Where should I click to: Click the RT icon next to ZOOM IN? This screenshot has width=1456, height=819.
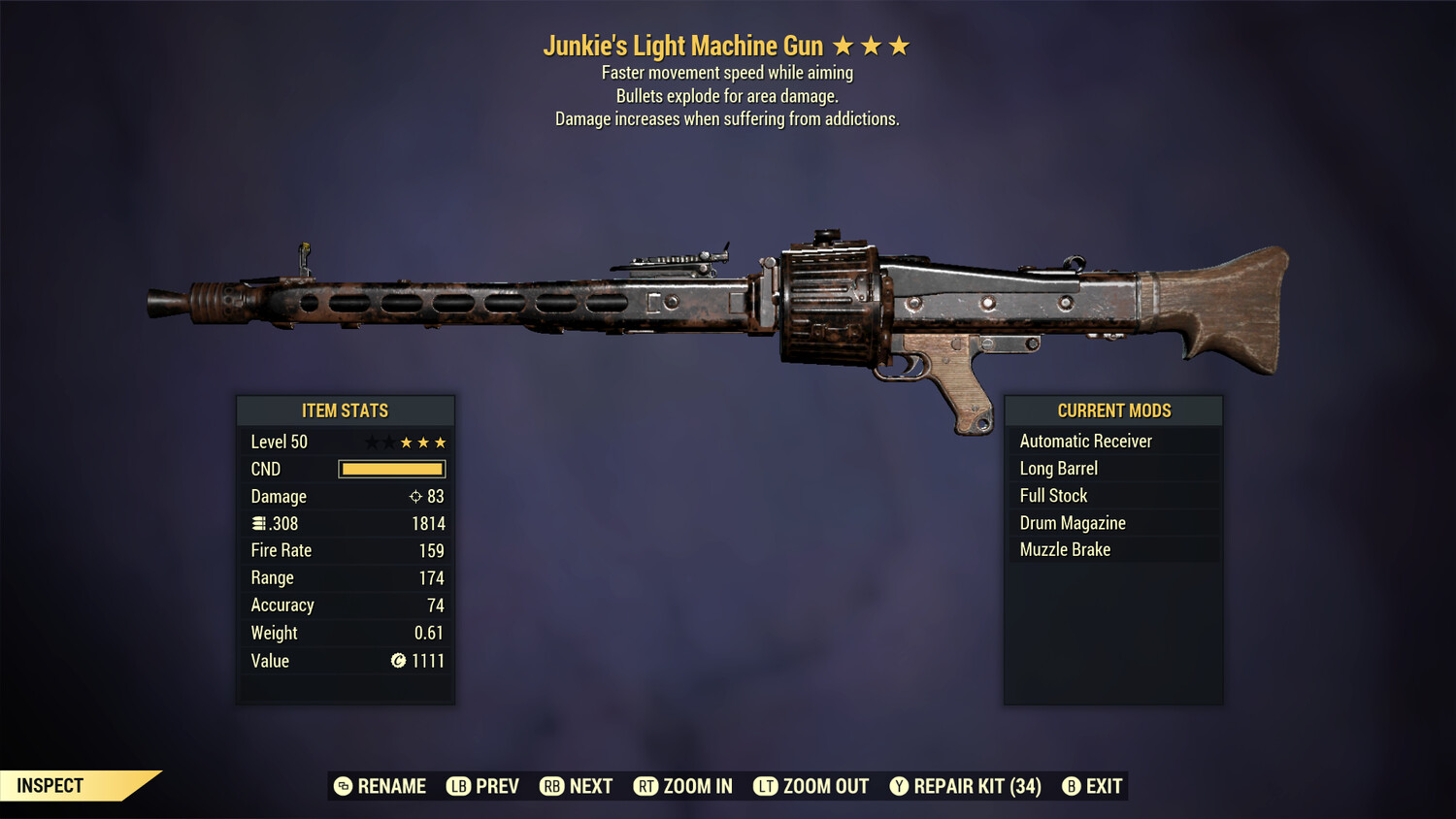pyautogui.click(x=645, y=786)
